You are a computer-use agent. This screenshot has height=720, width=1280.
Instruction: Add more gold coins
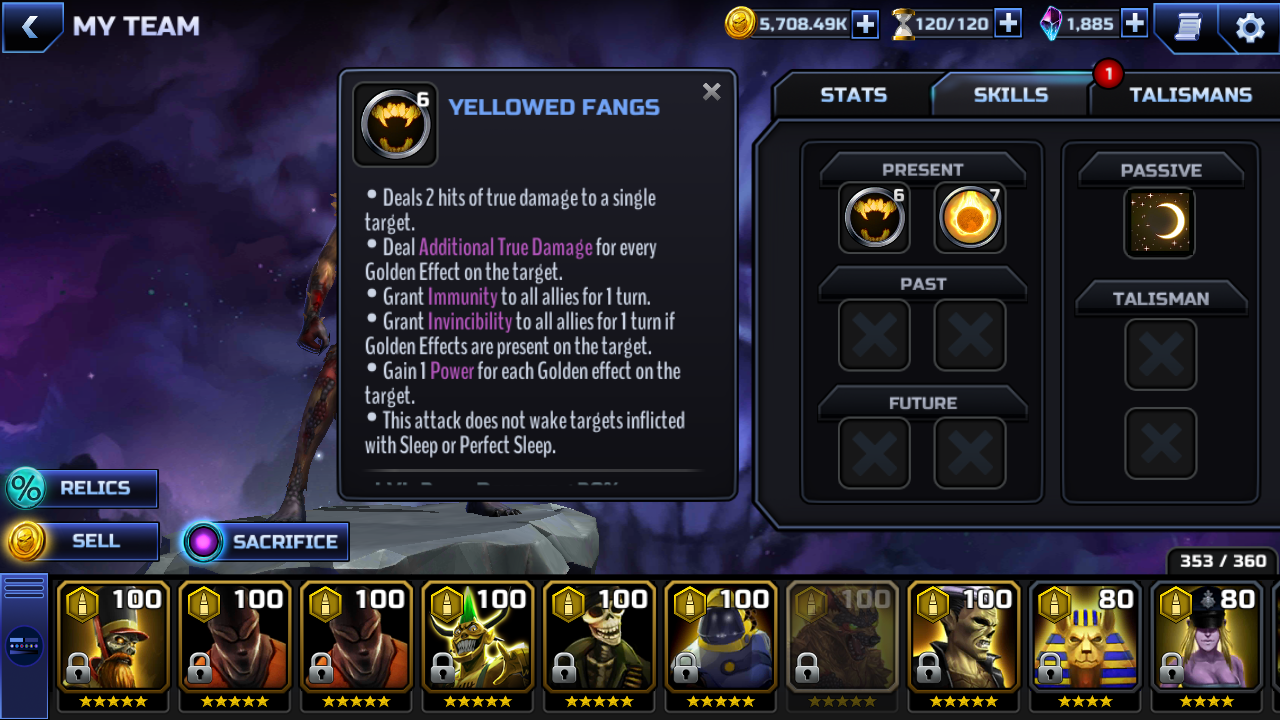864,24
